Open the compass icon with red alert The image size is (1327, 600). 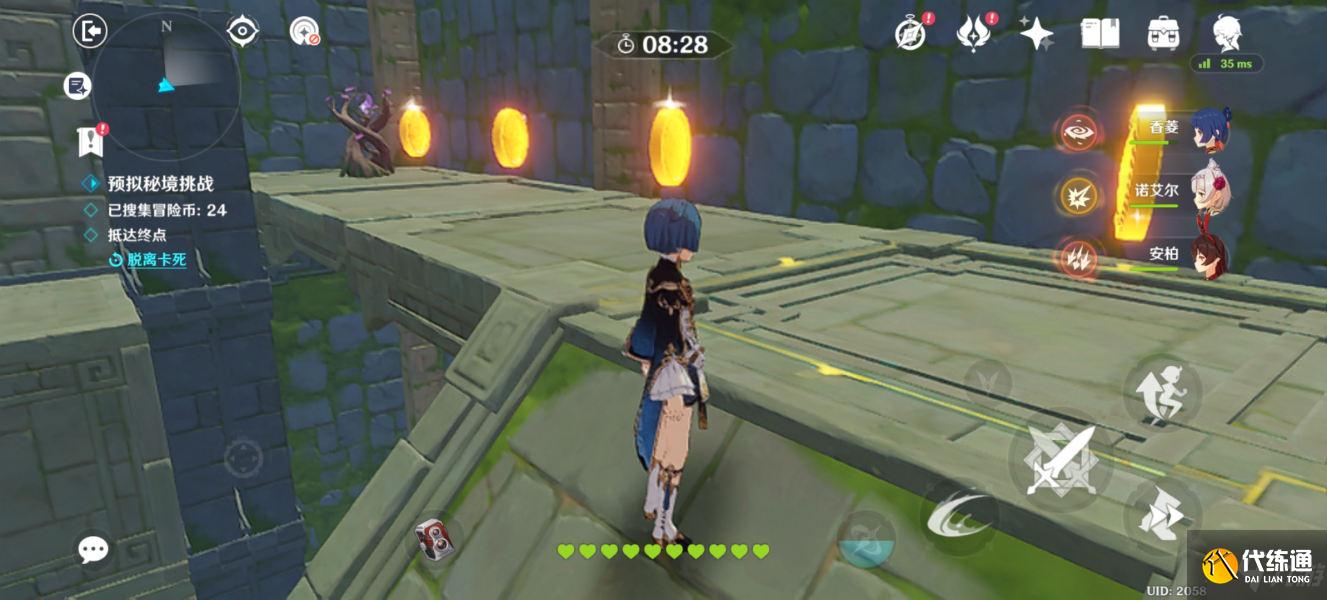coord(910,34)
